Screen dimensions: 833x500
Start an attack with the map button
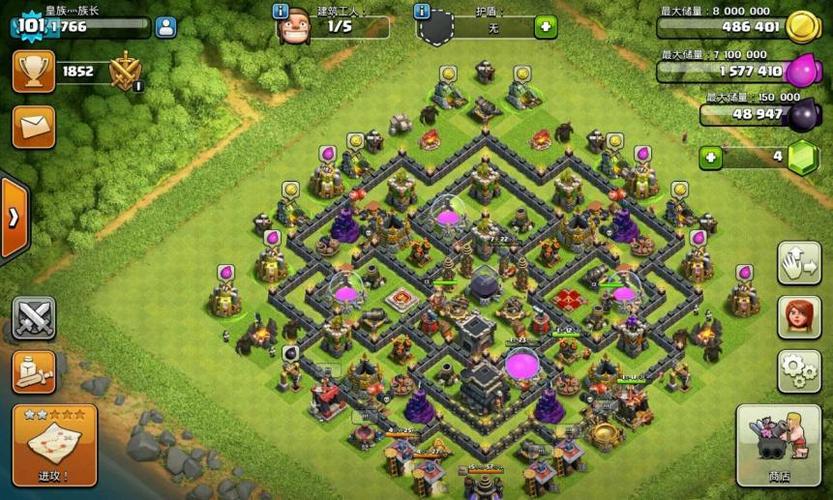[x=54, y=442]
